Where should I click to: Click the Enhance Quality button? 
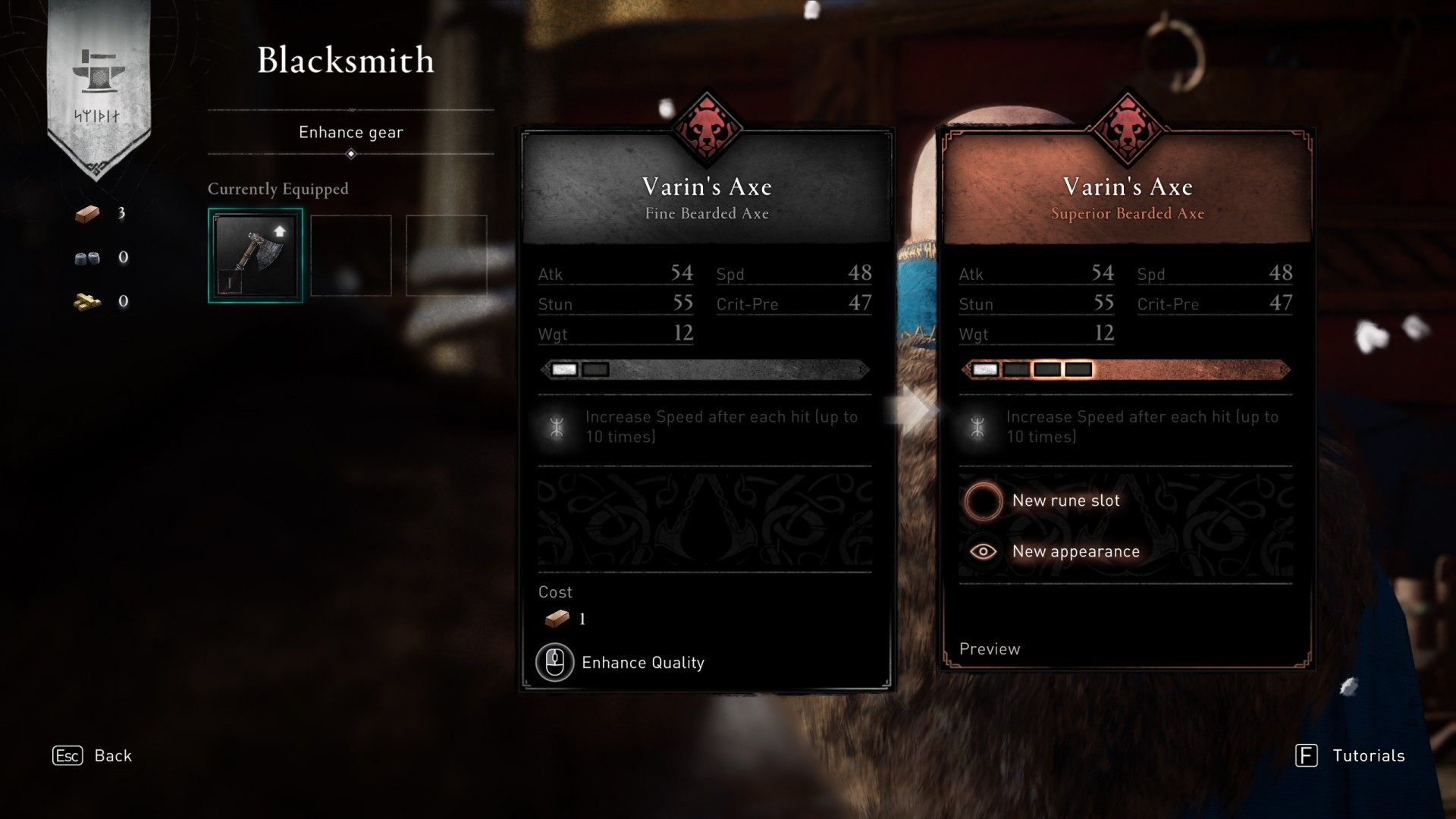(x=621, y=663)
